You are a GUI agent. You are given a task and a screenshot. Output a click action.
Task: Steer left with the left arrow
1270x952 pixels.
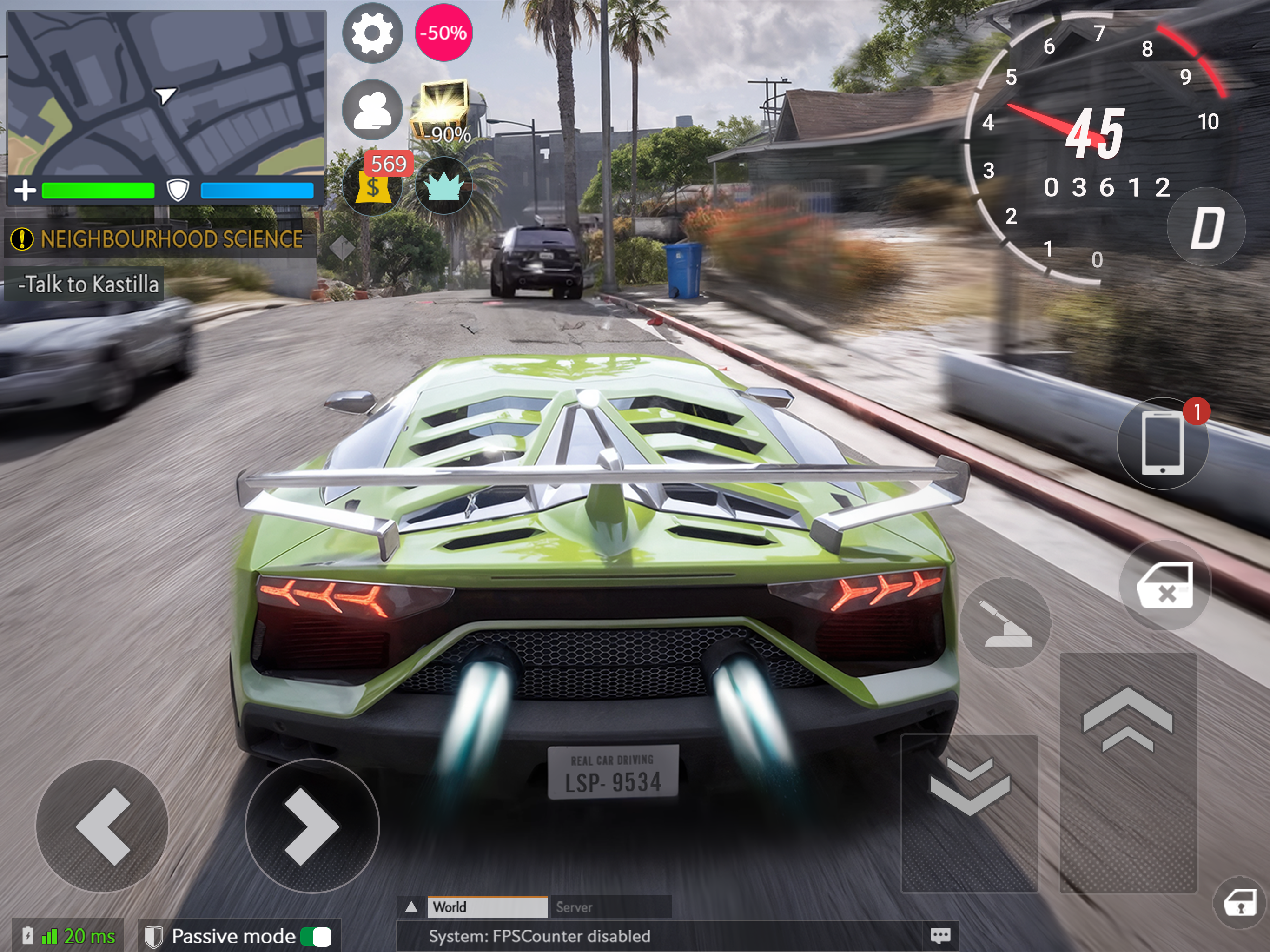pos(102,826)
